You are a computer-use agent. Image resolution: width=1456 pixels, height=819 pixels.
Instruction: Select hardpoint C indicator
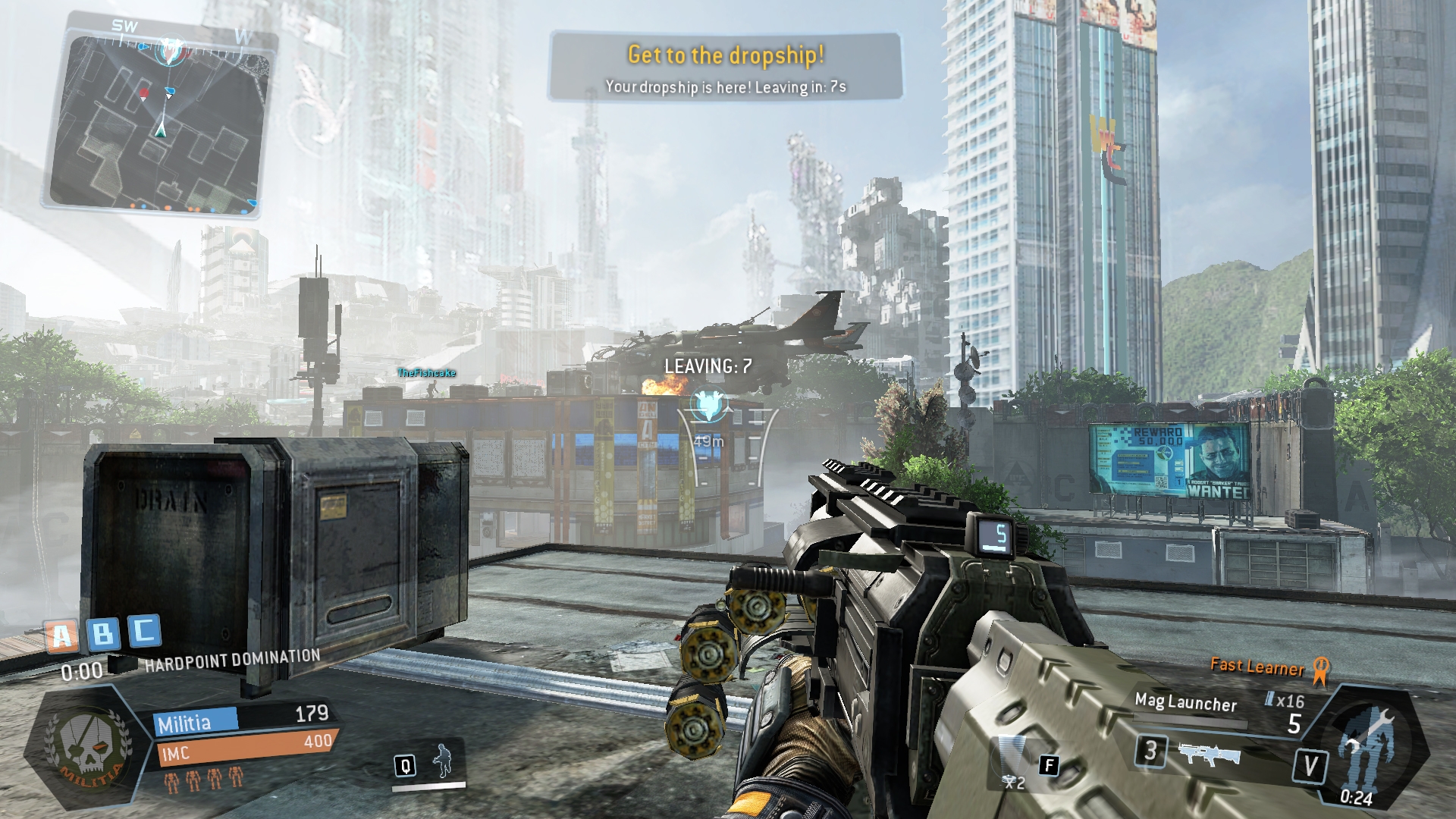[143, 629]
